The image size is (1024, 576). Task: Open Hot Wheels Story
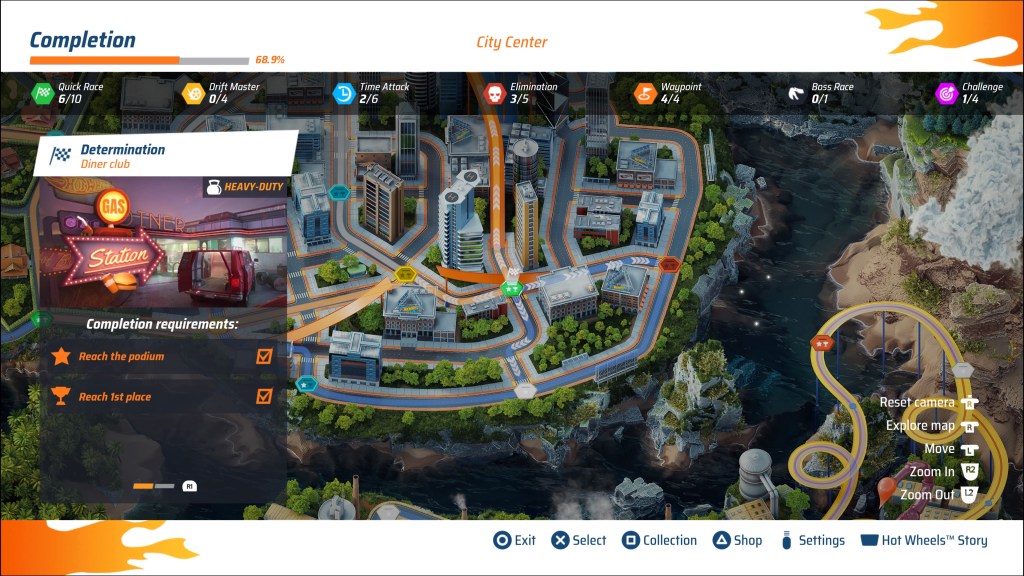click(x=924, y=540)
